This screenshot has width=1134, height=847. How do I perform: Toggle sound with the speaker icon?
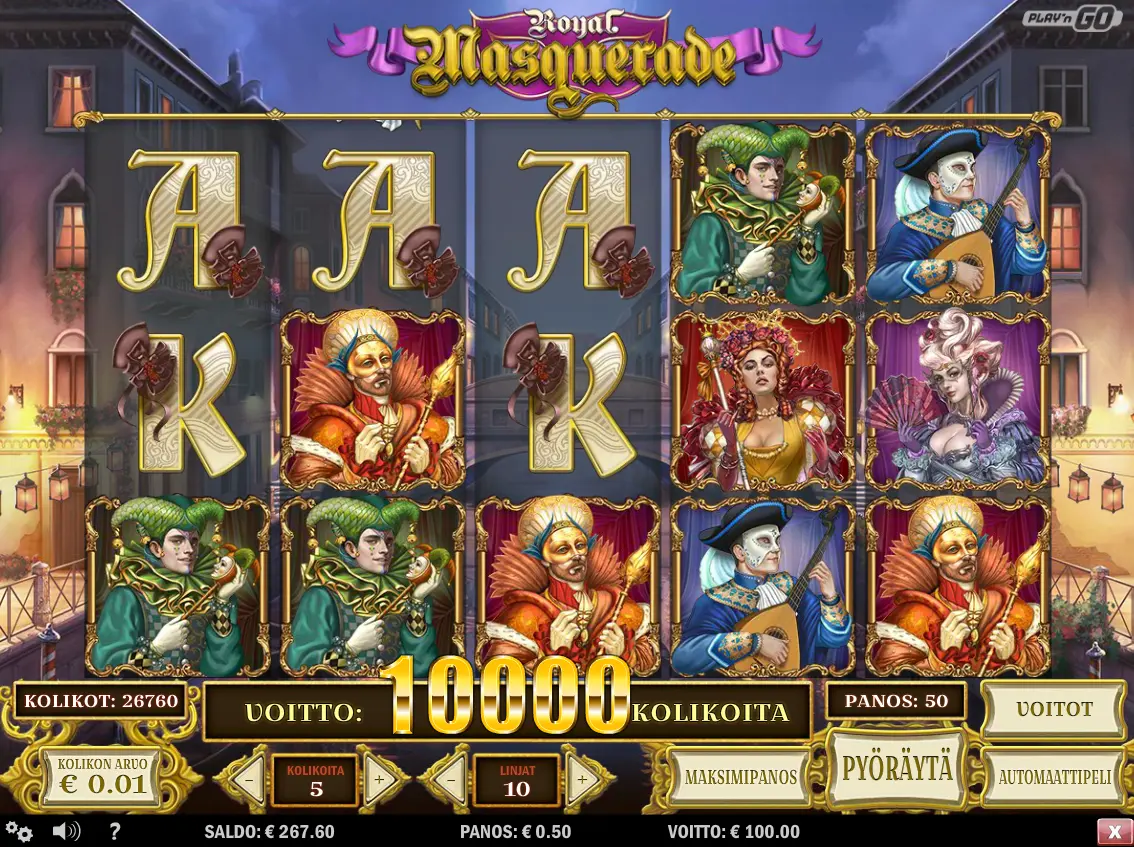(66, 831)
